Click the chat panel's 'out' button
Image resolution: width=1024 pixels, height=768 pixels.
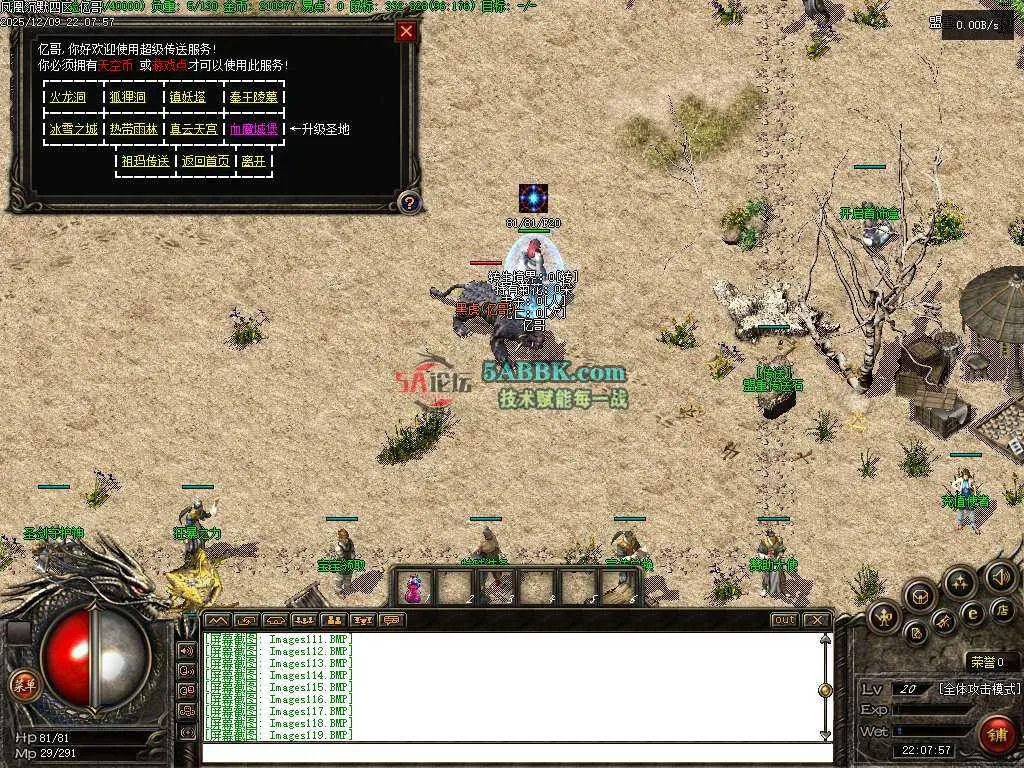point(785,620)
